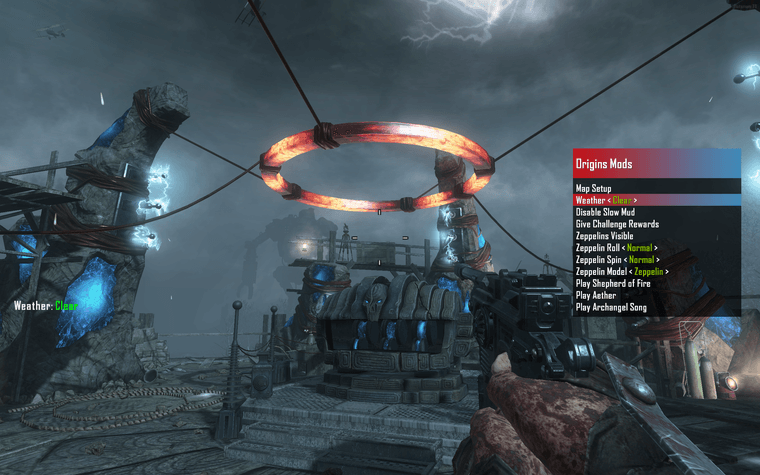The height and width of the screenshot is (475, 760).
Task: Click the Zeppelin Spin setting
Action: pos(616,260)
